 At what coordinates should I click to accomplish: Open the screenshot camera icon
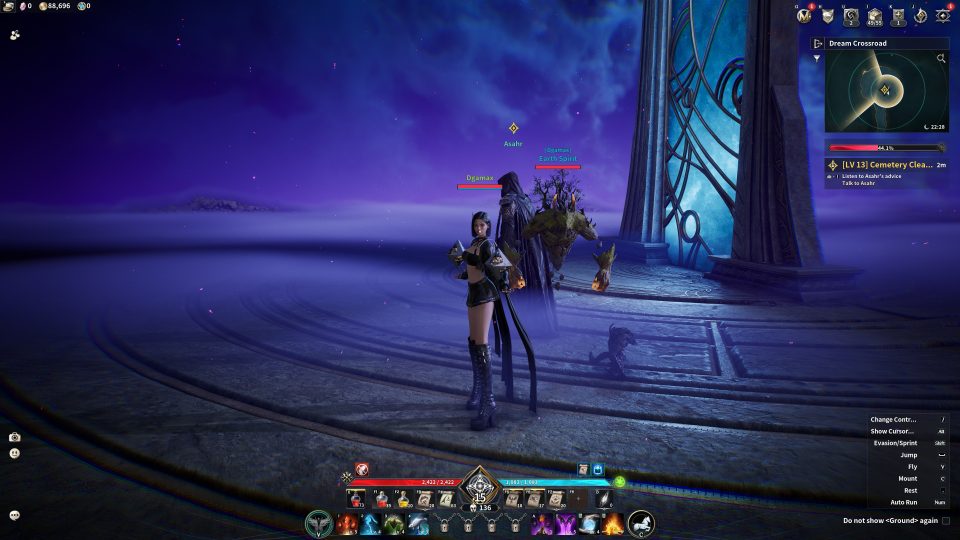click(x=15, y=437)
